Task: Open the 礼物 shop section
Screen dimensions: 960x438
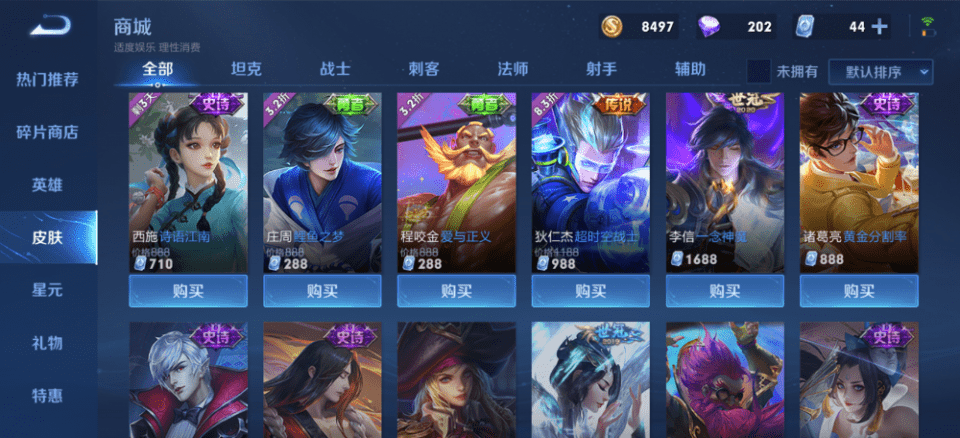Action: [48, 343]
